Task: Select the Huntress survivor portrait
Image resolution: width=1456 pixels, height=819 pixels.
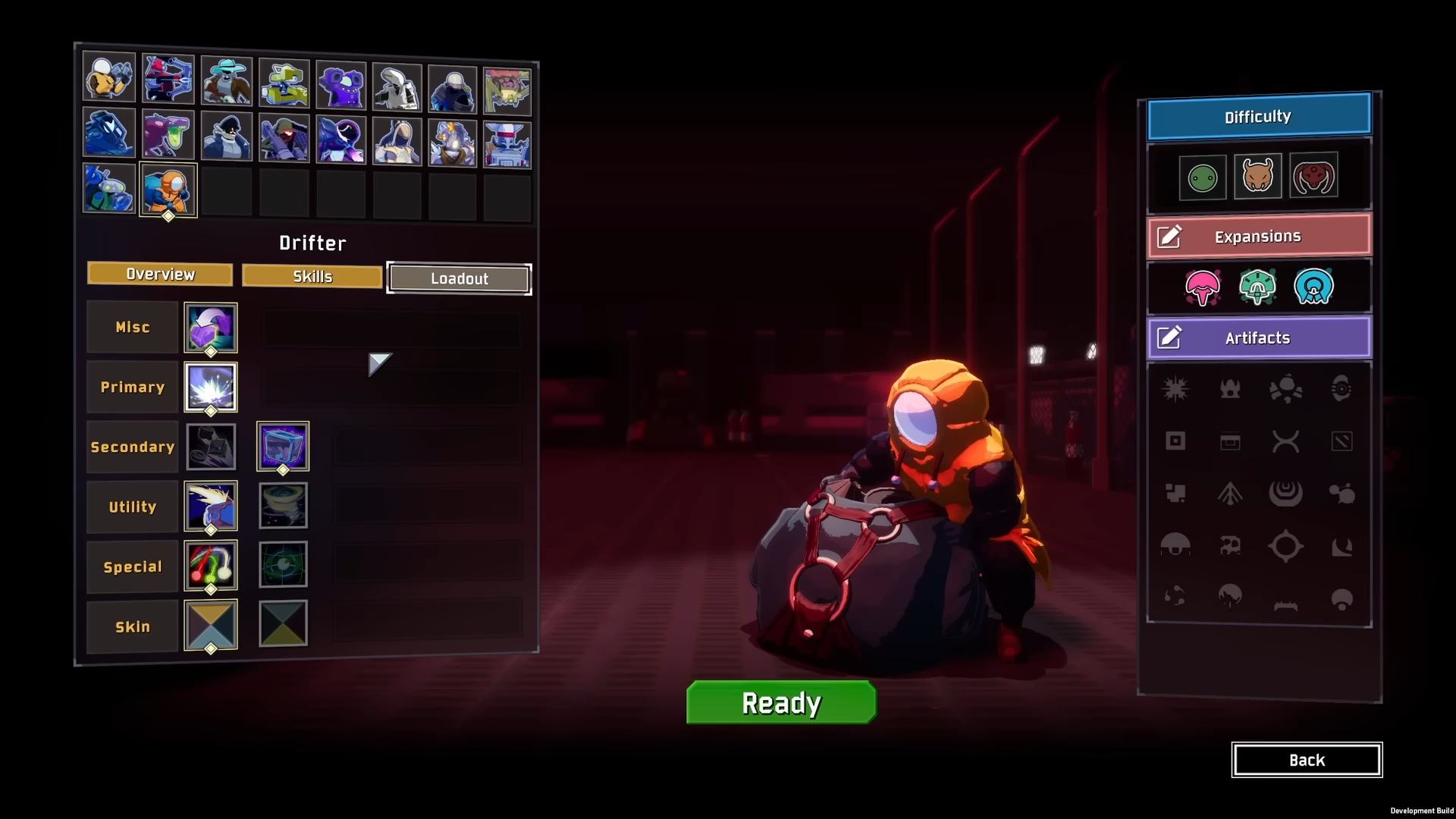Action: (167, 77)
